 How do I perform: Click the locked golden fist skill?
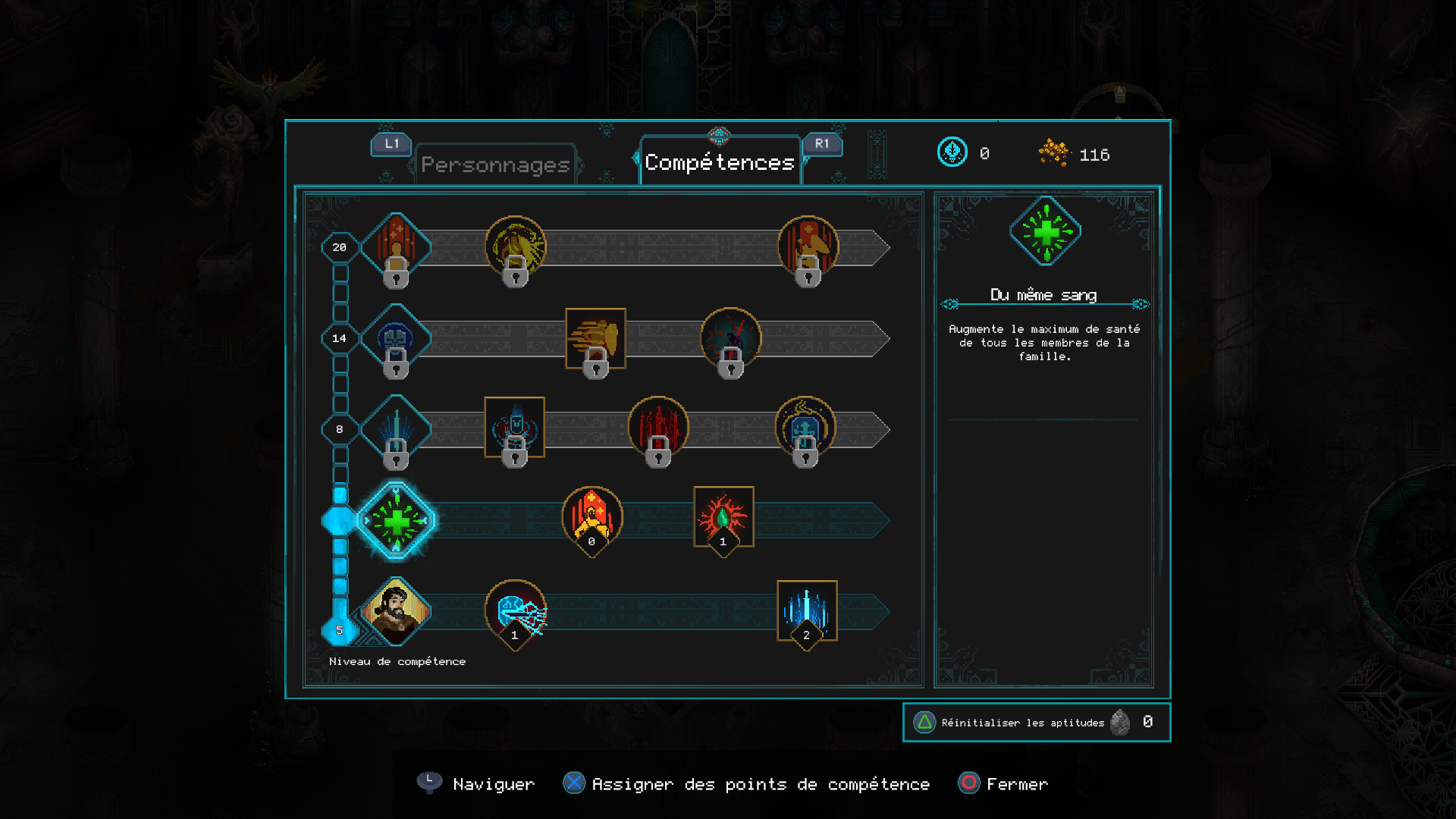click(595, 338)
